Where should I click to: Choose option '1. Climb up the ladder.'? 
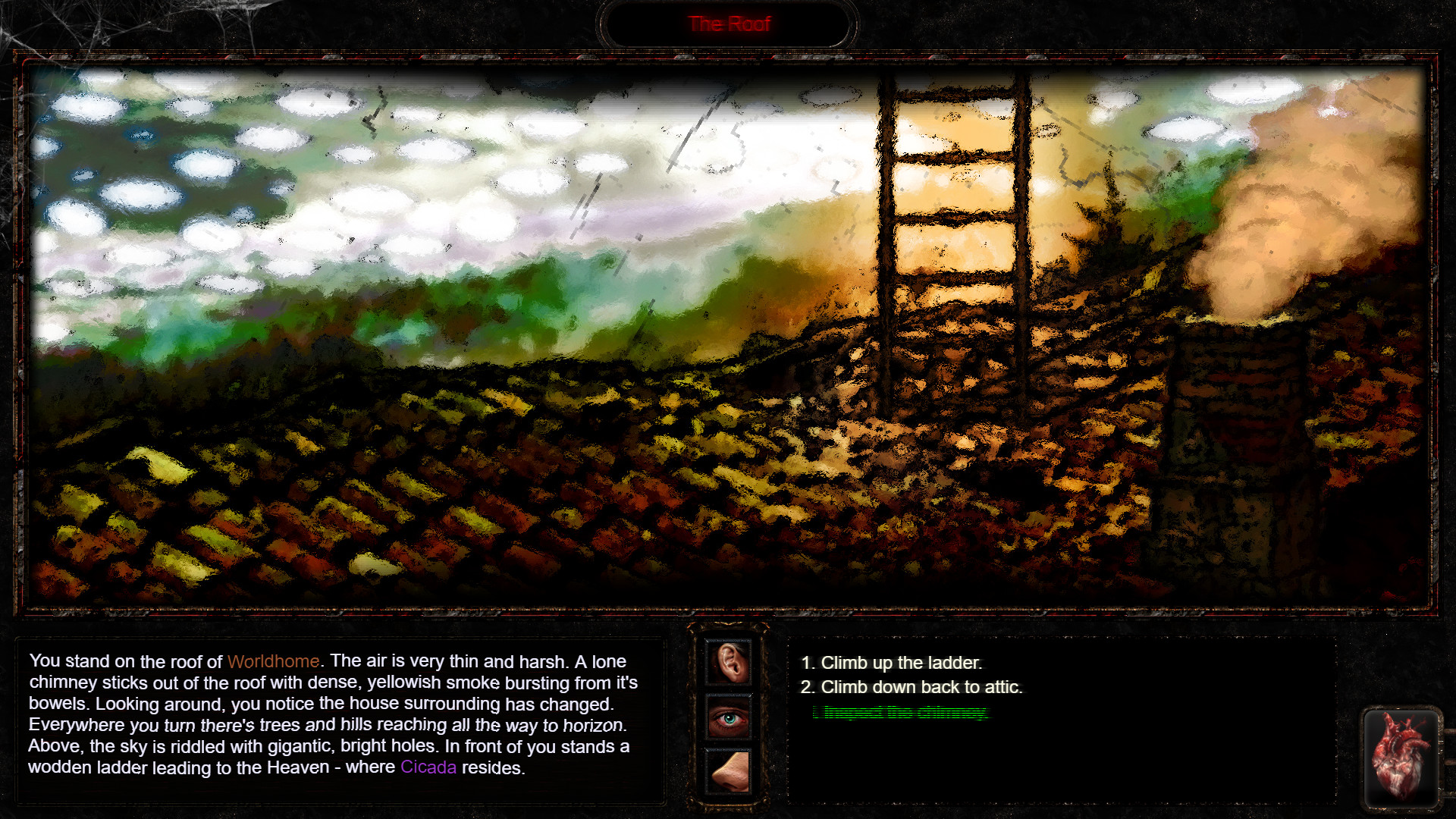pos(892,662)
